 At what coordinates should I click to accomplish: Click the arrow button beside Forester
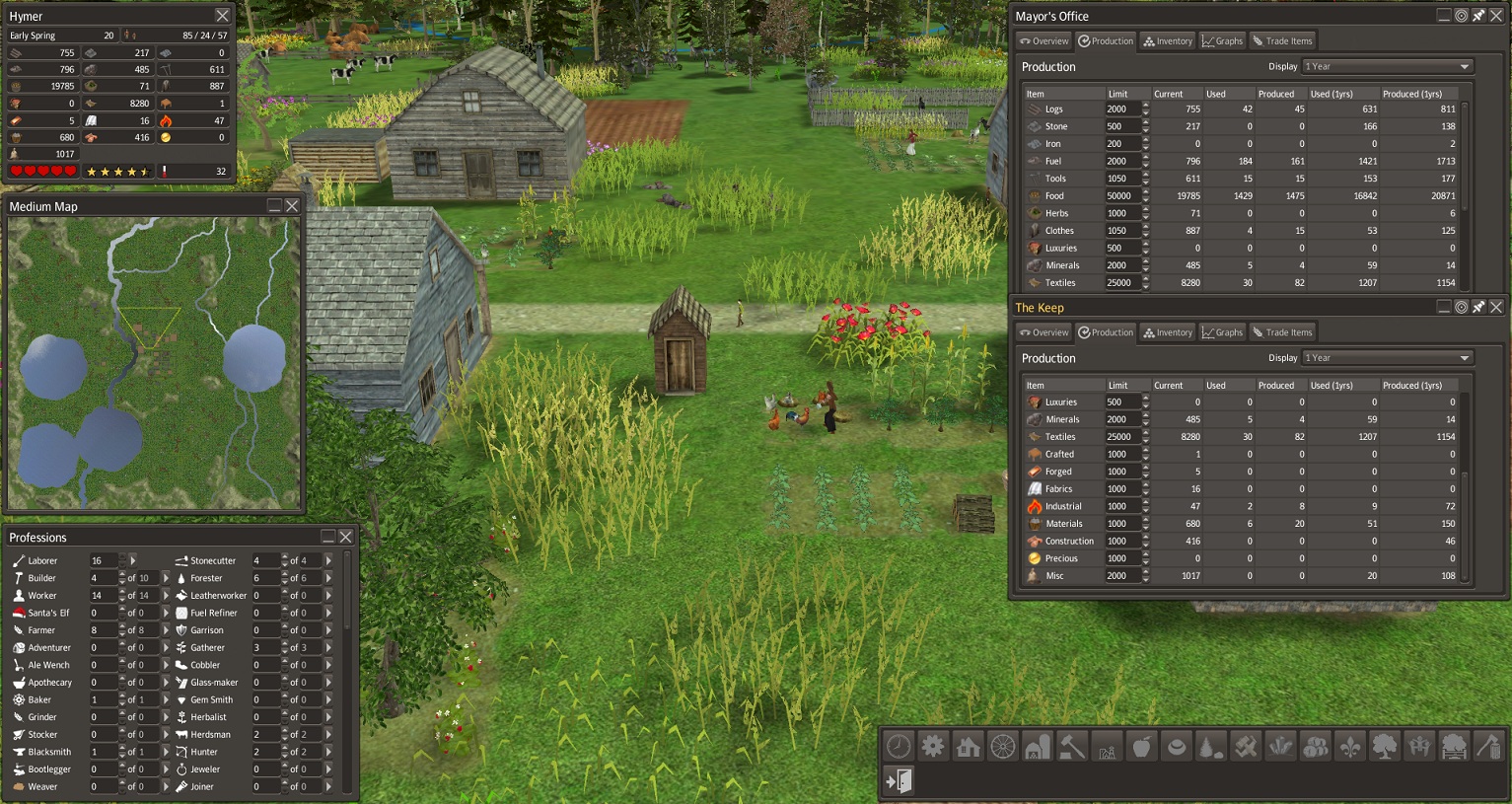328,578
